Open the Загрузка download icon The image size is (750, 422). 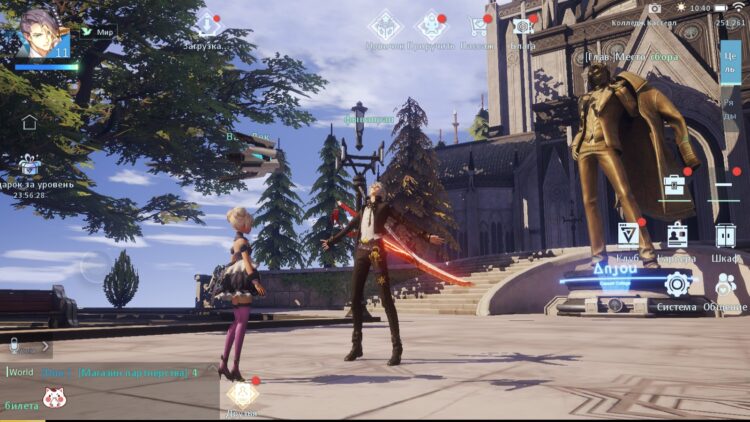point(208,26)
